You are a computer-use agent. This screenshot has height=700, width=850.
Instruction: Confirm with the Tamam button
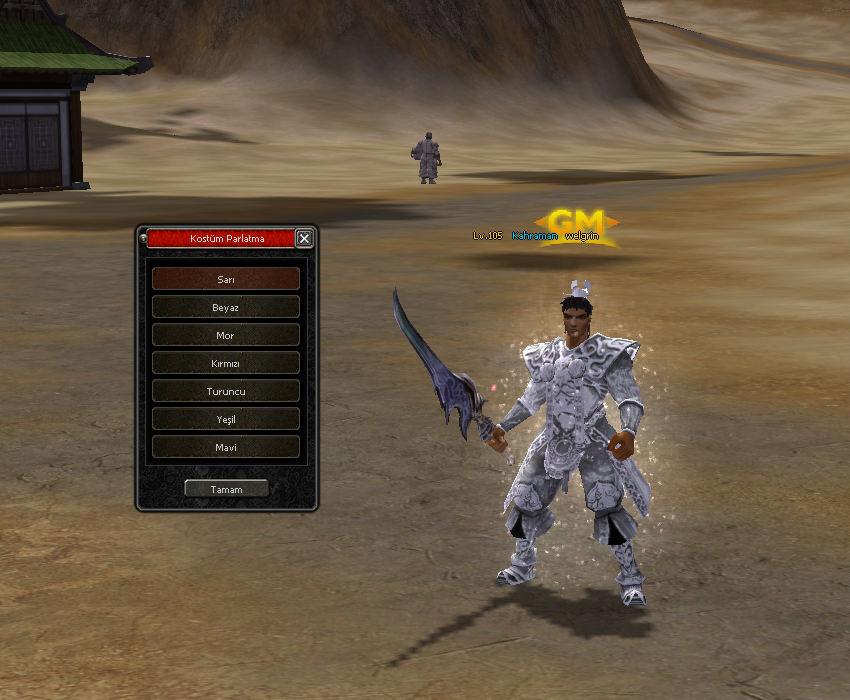coord(226,489)
